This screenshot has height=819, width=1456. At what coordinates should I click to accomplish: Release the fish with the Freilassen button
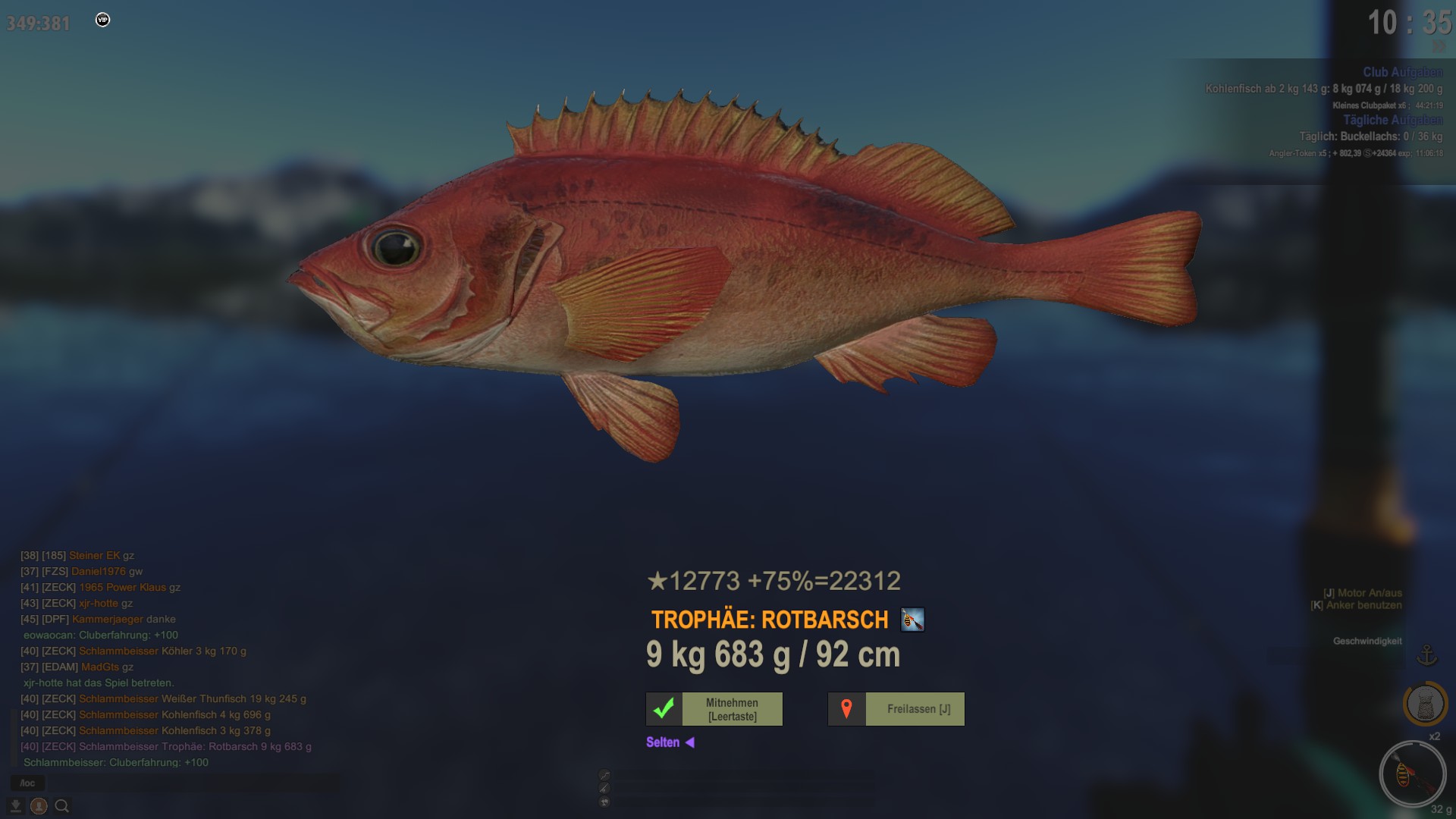click(x=896, y=709)
